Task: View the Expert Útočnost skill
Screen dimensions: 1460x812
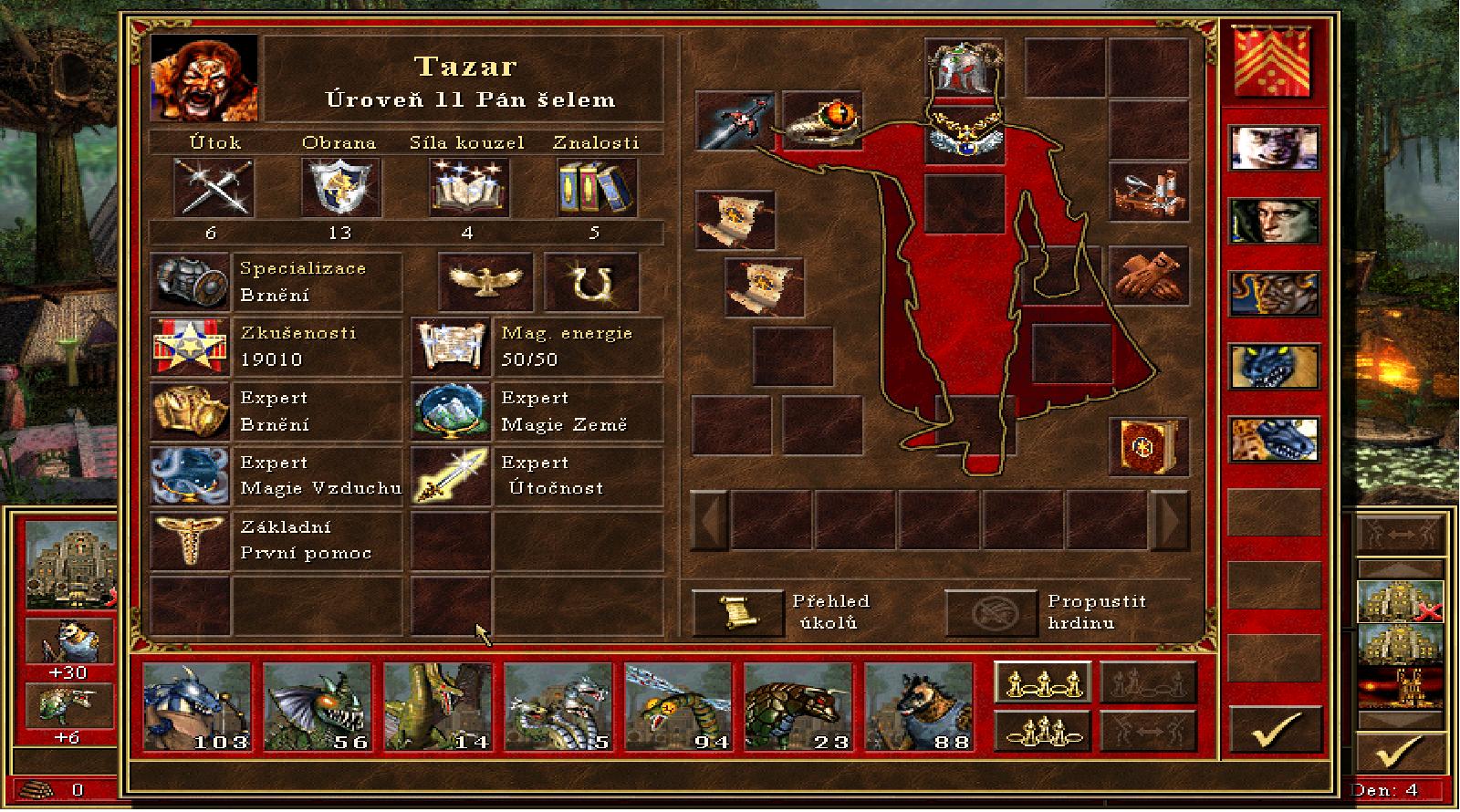Action: [451, 476]
